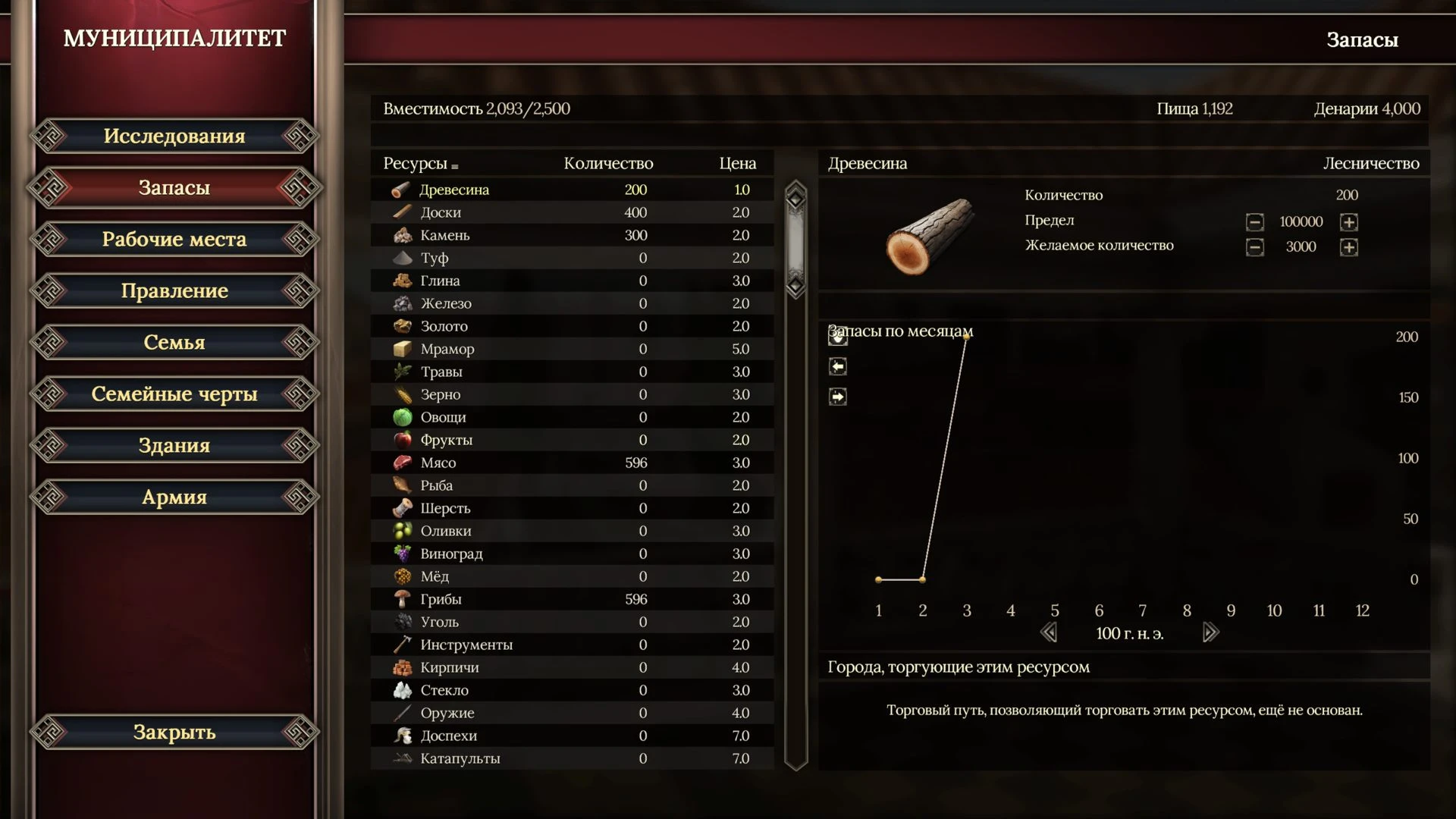Image resolution: width=1456 pixels, height=819 pixels.
Task: Open the Правление section
Action: pos(174,291)
